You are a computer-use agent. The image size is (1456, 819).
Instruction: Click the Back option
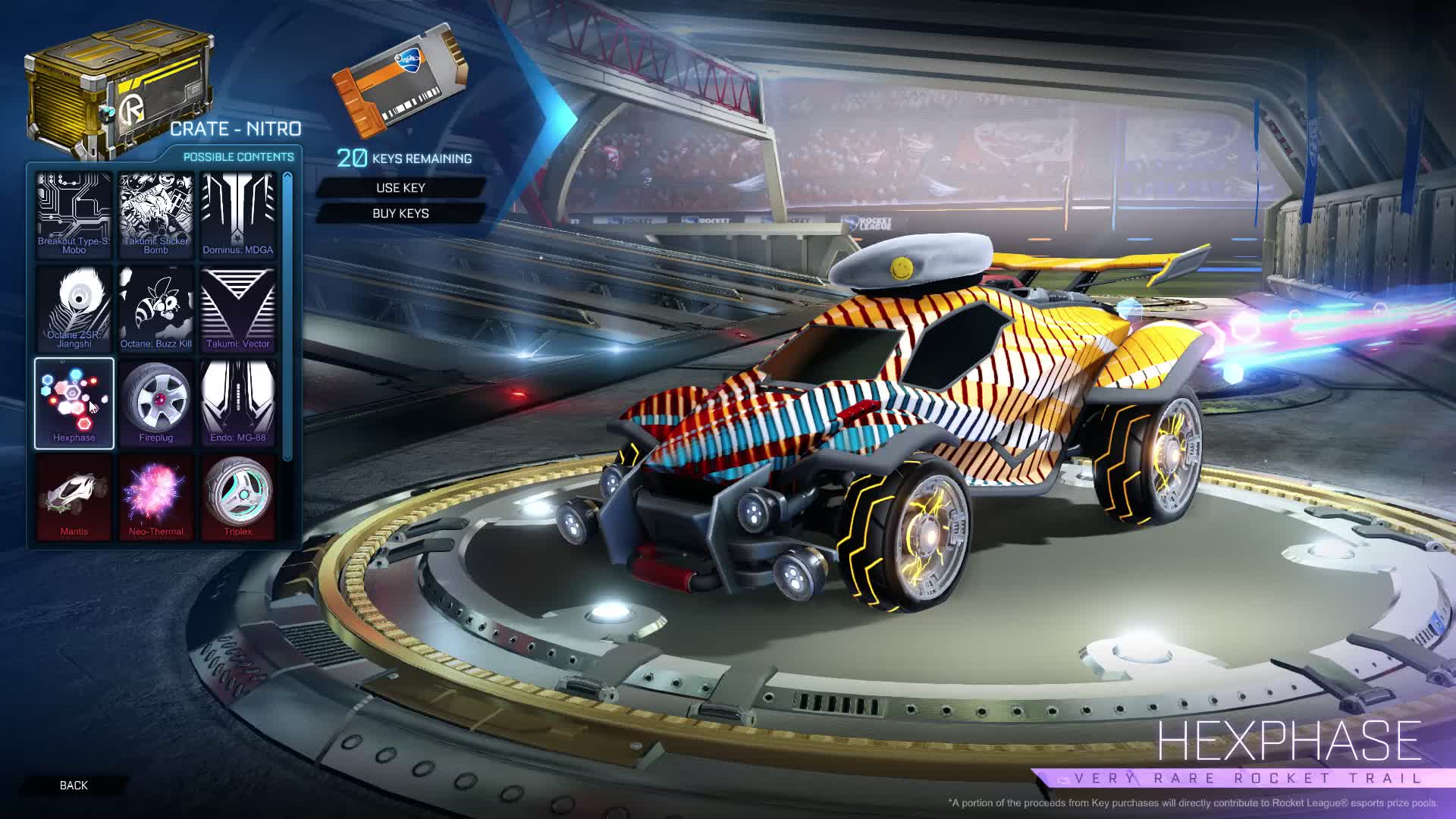pos(74,786)
